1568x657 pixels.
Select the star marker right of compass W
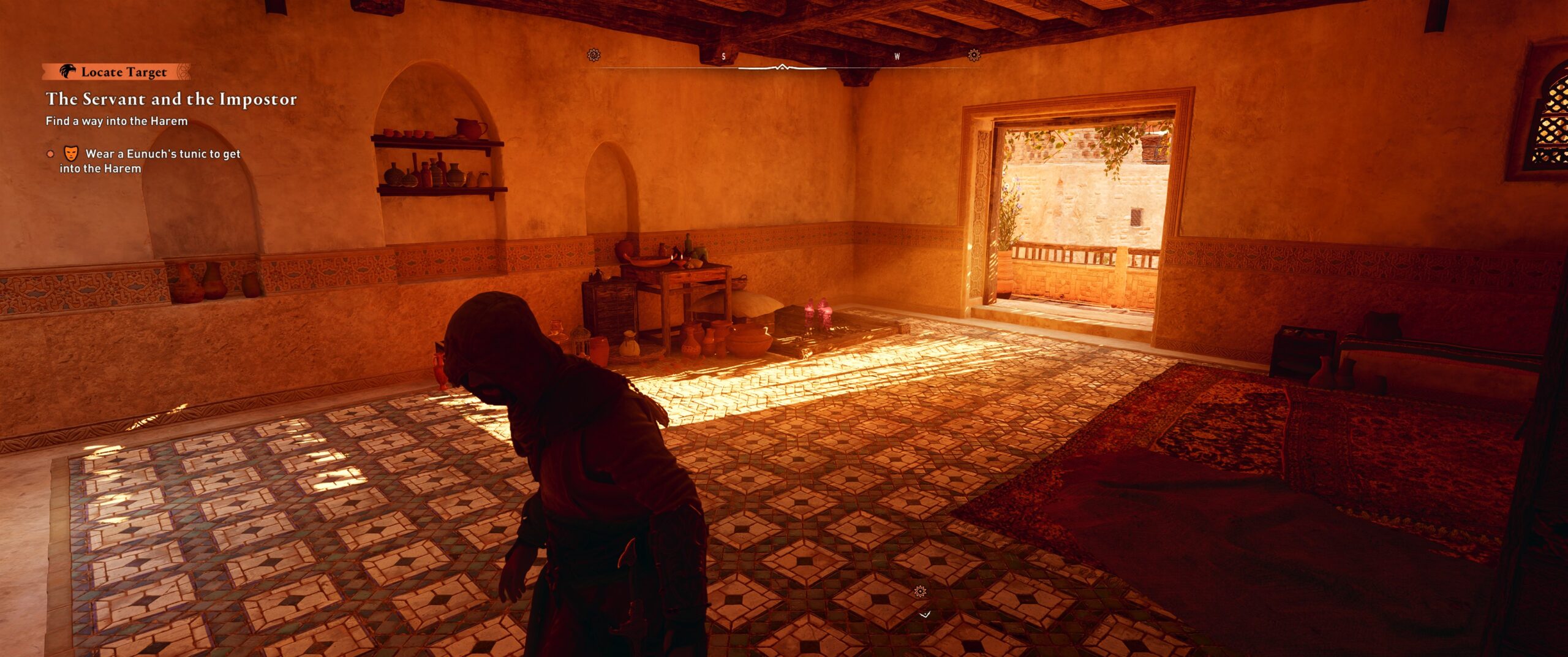pyautogui.click(x=974, y=55)
